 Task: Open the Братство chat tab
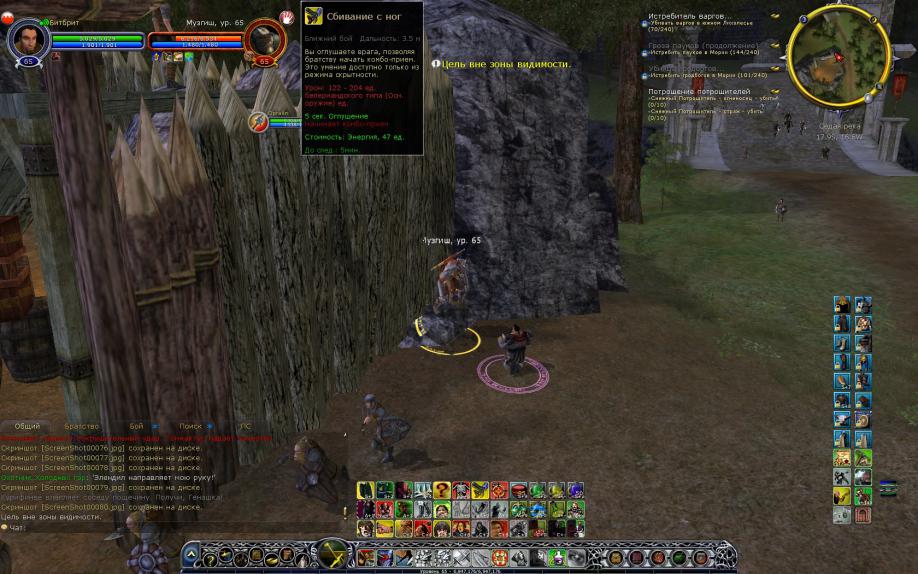[82, 426]
